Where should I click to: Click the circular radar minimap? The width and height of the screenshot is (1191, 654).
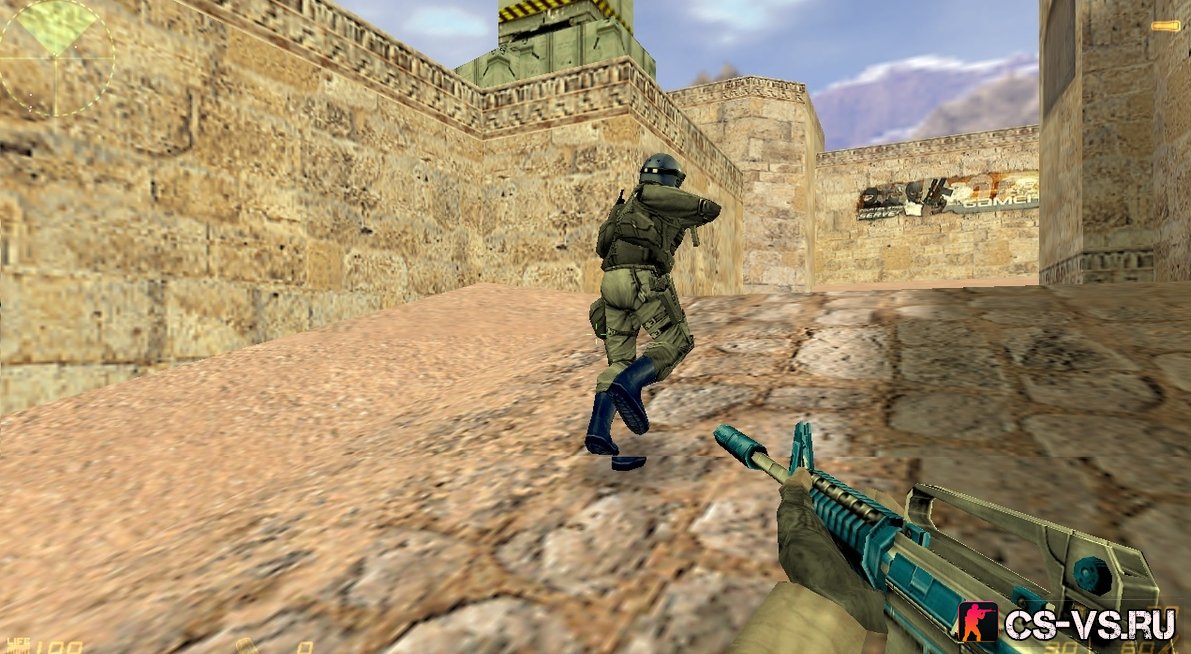(56, 56)
